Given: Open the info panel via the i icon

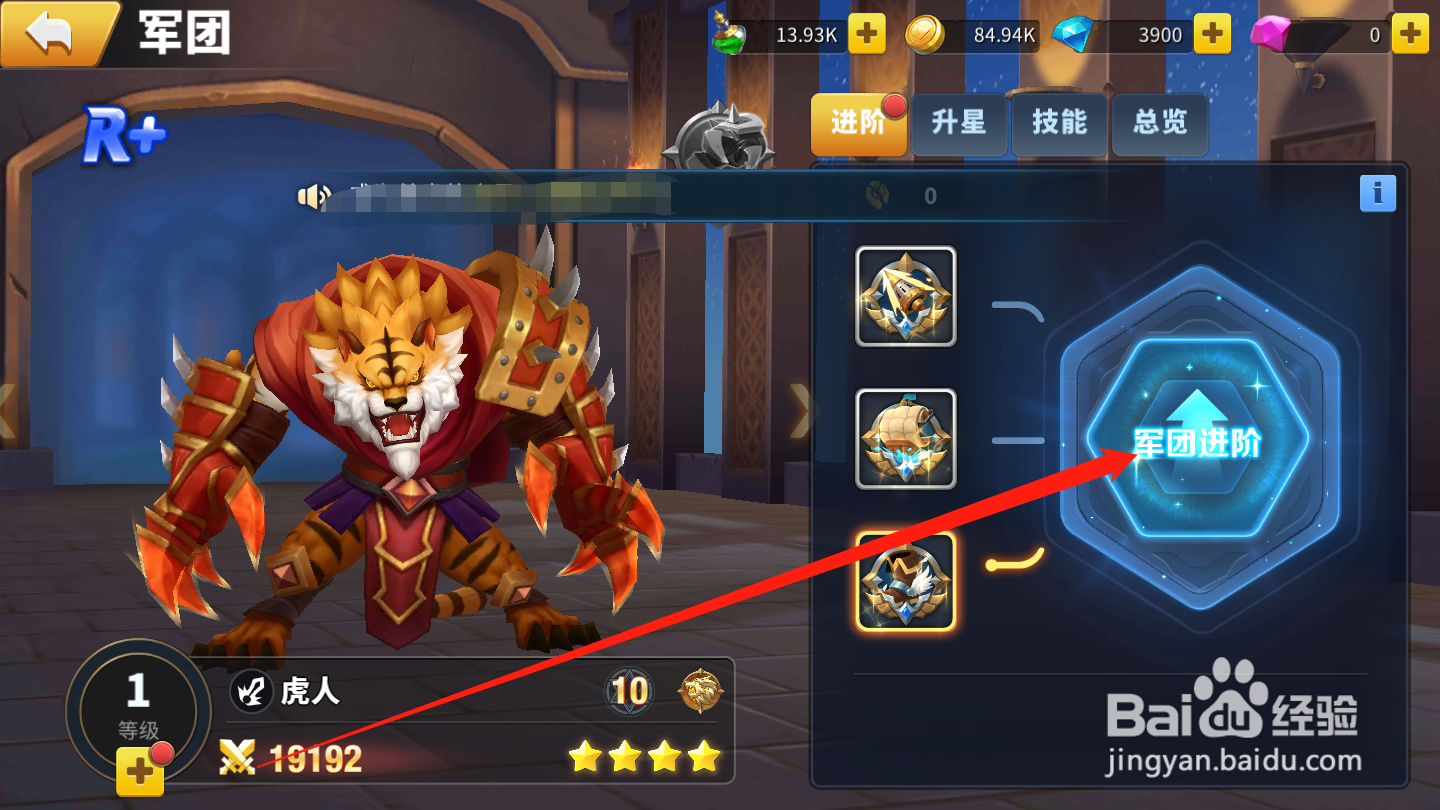Looking at the screenshot, I should tap(1378, 194).
